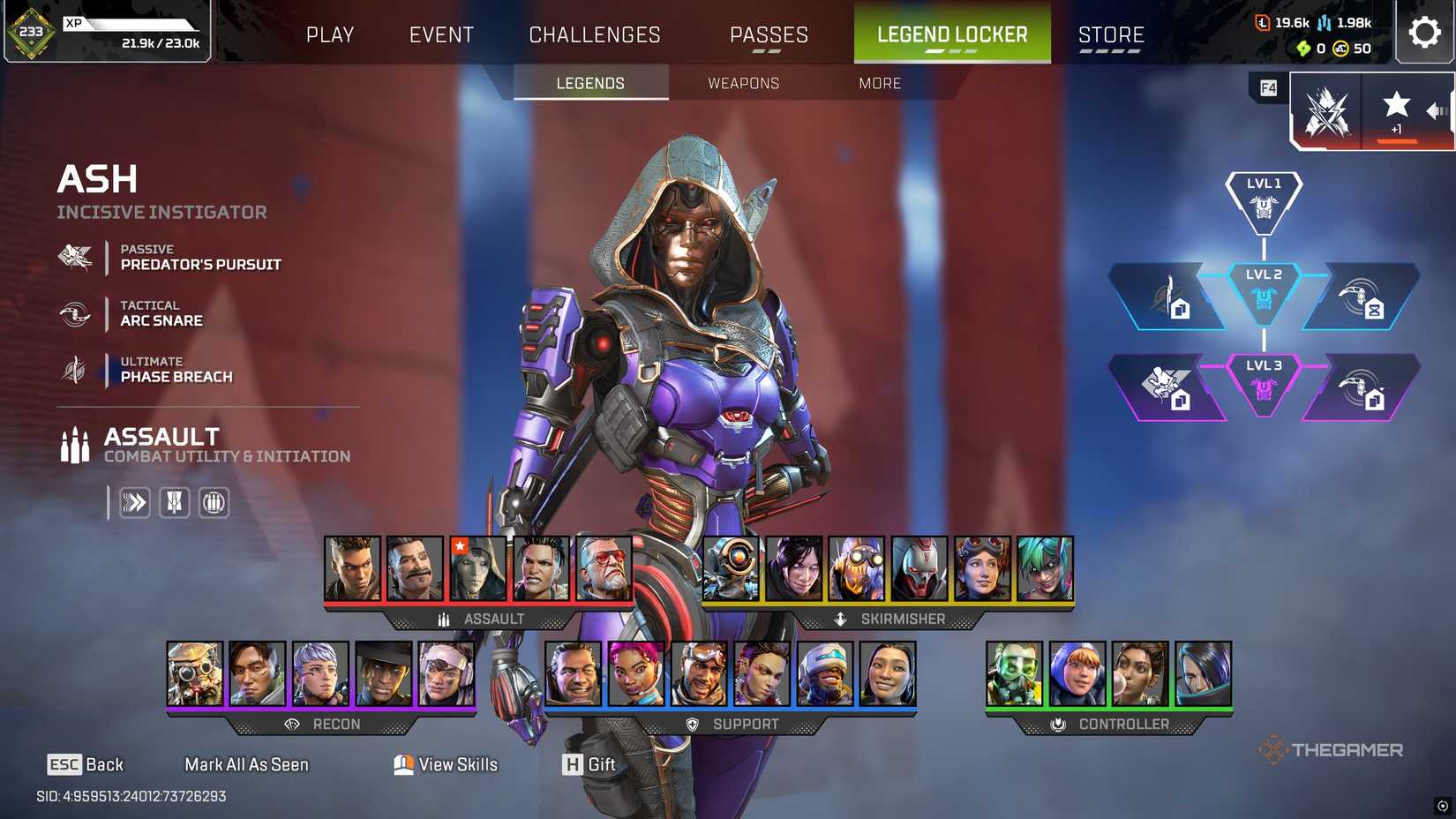Open the MORE tab
This screenshot has height=819, width=1456.
click(x=879, y=83)
